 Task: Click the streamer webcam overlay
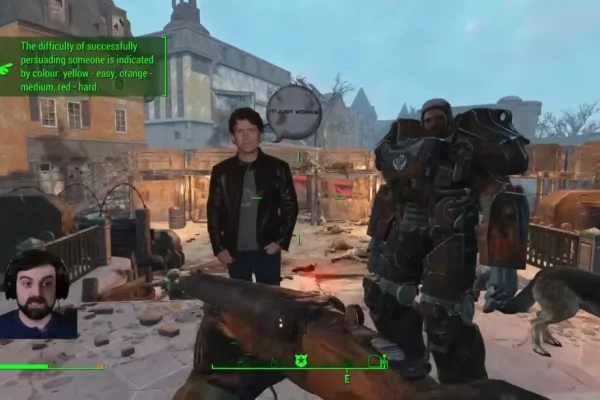tap(38, 295)
